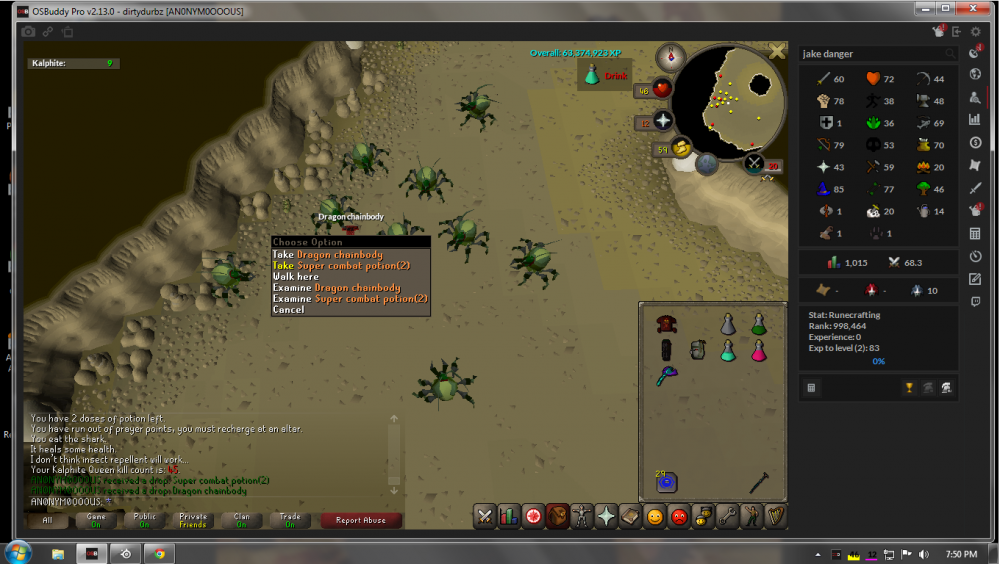Click the blue rune stack of 29
Screen dimensions: 1000x564
[x=667, y=482]
